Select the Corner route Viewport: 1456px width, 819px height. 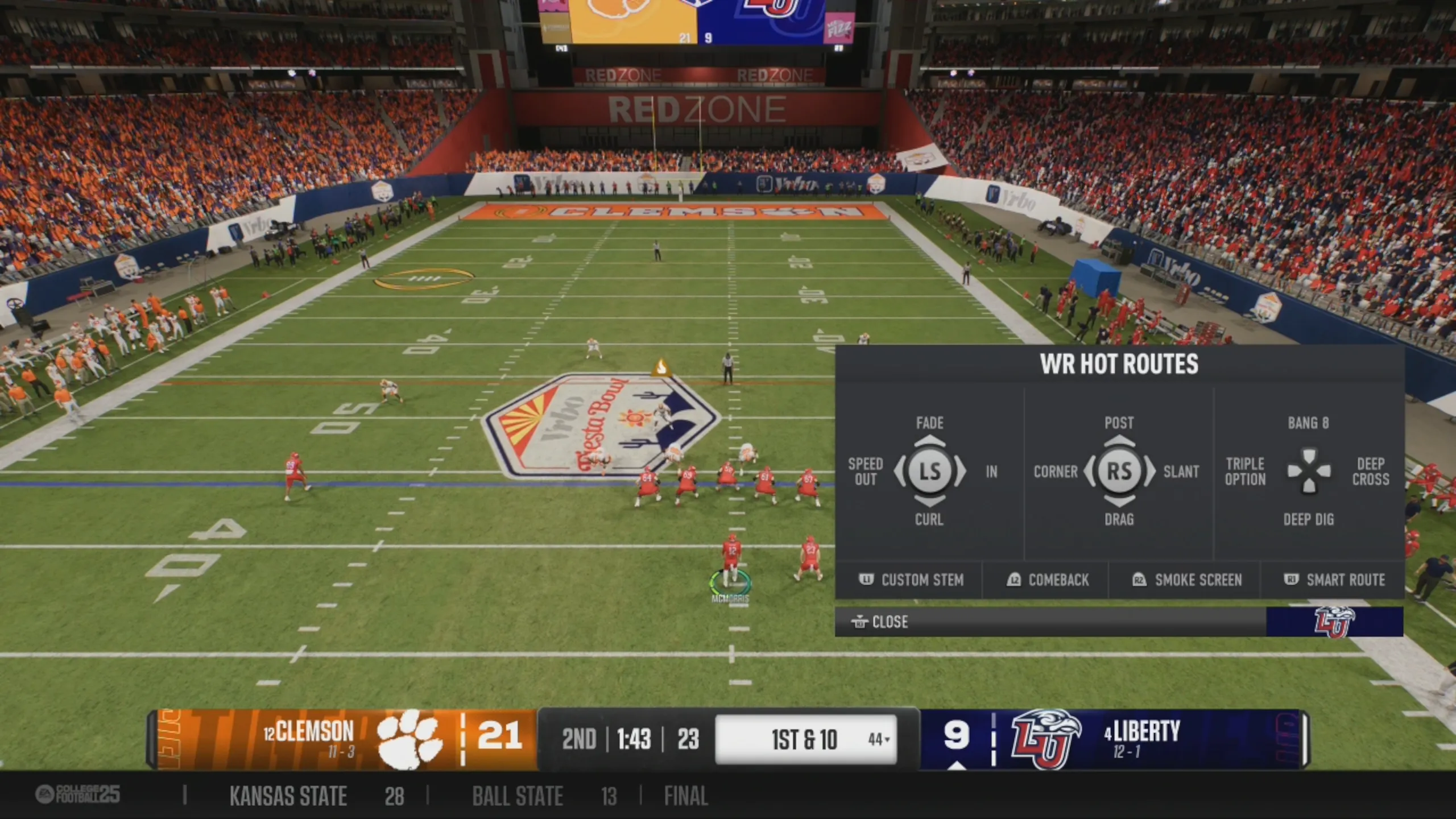click(1055, 471)
